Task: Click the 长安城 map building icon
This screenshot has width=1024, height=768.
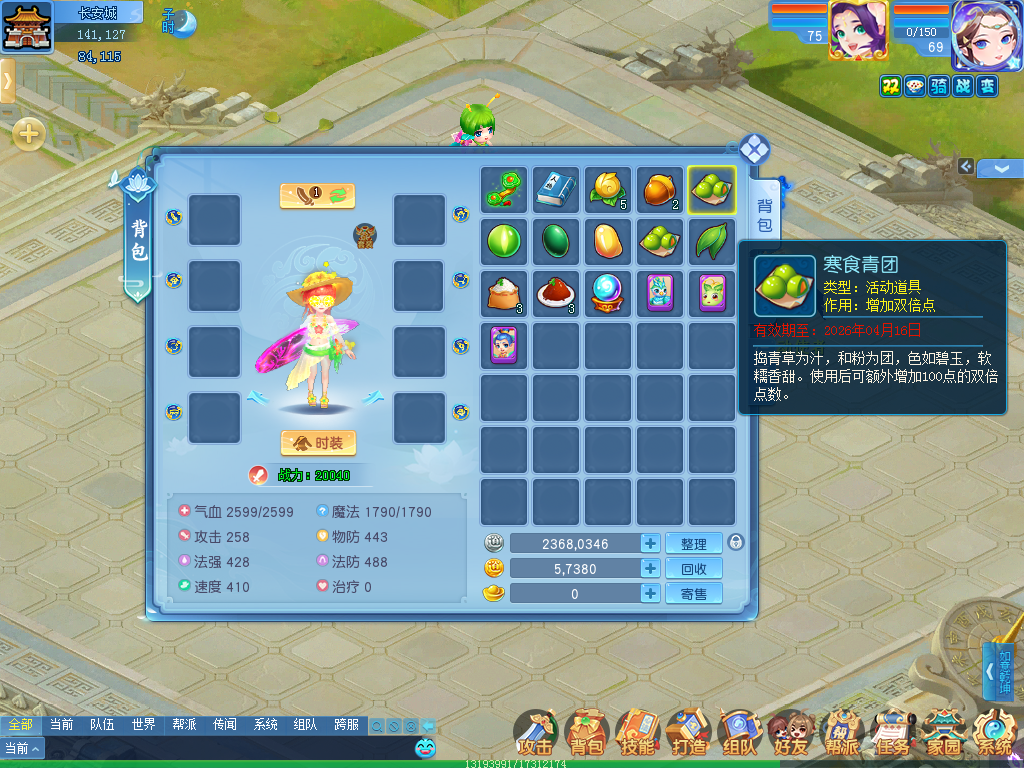Action: 26,27
